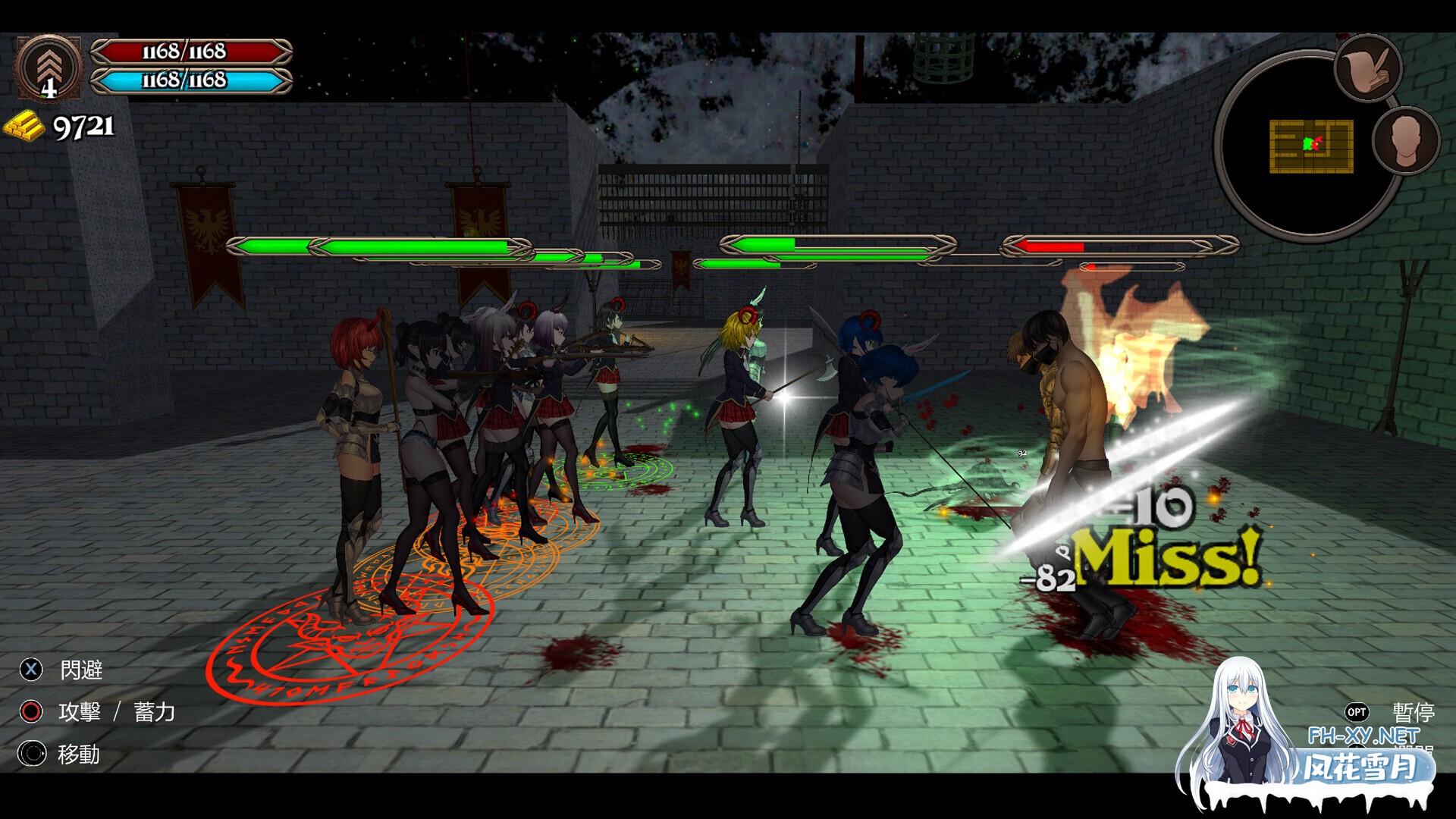Open the quest log scroll icon near minimap

click(1369, 70)
